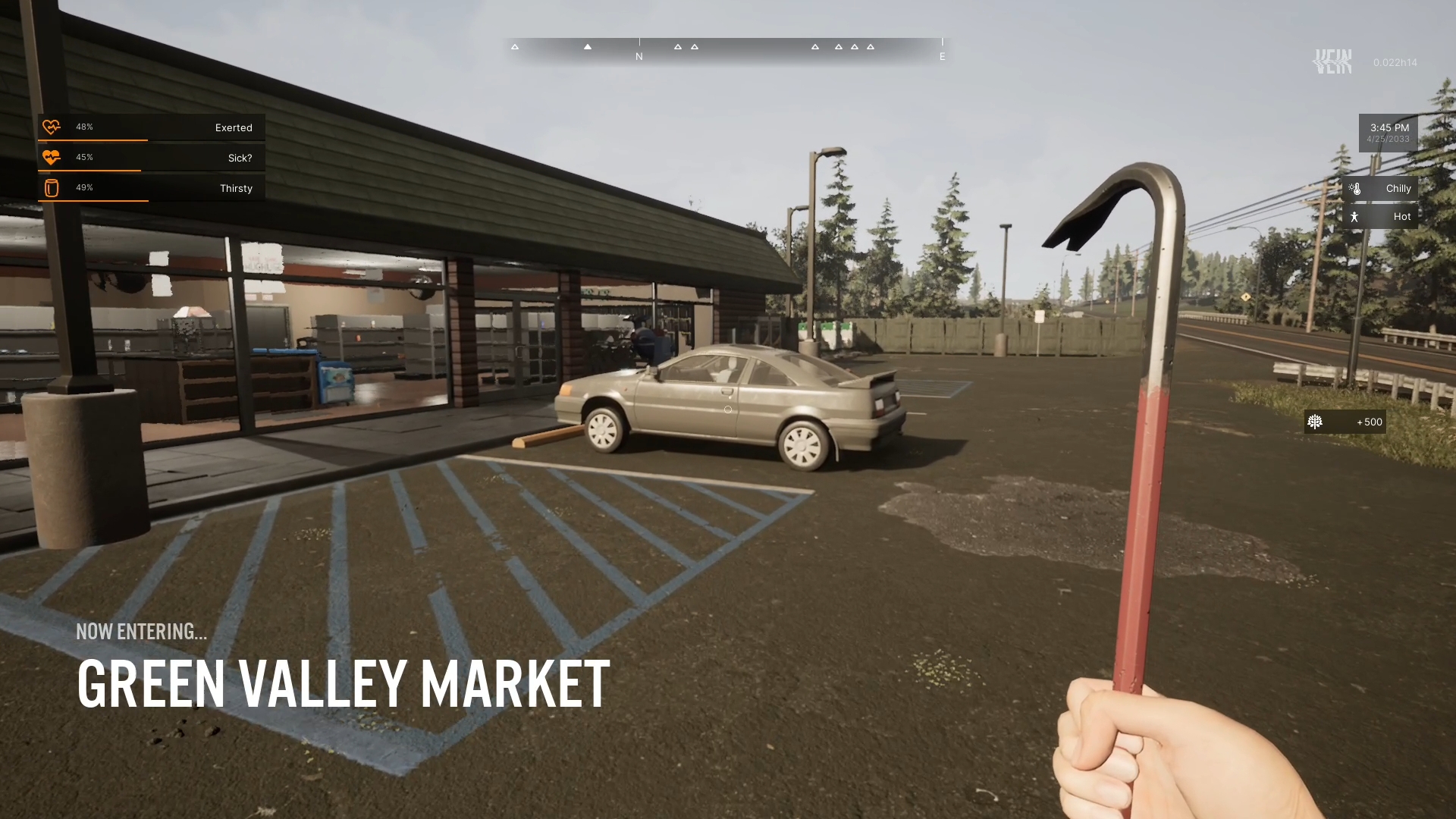The width and height of the screenshot is (1456, 819).
Task: Click the Sick? status row
Action: click(x=152, y=158)
